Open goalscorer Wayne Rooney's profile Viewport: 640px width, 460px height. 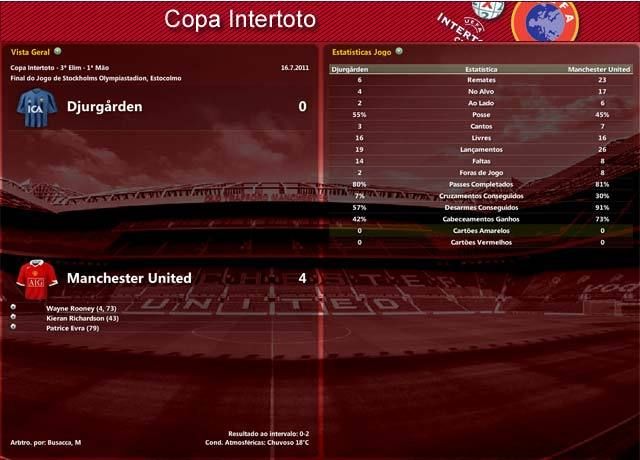[81, 309]
